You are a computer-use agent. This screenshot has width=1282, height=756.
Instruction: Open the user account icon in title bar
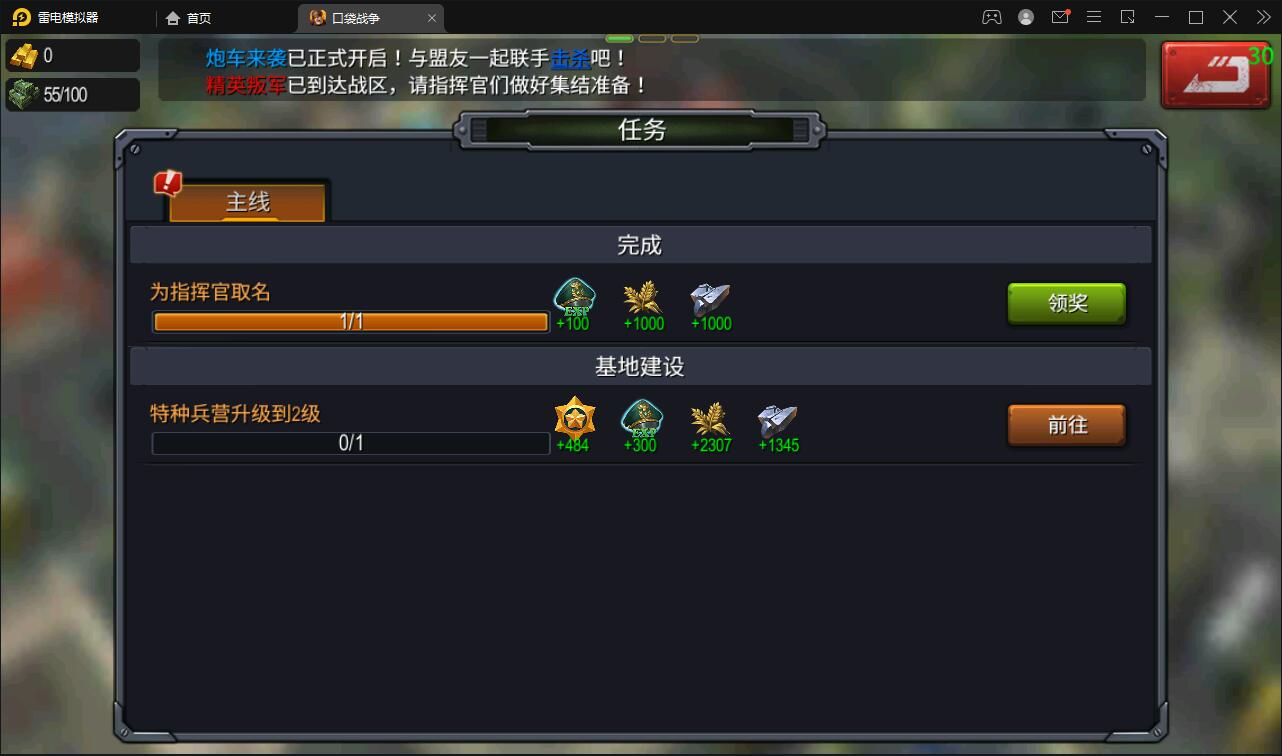pyautogui.click(x=1024, y=17)
